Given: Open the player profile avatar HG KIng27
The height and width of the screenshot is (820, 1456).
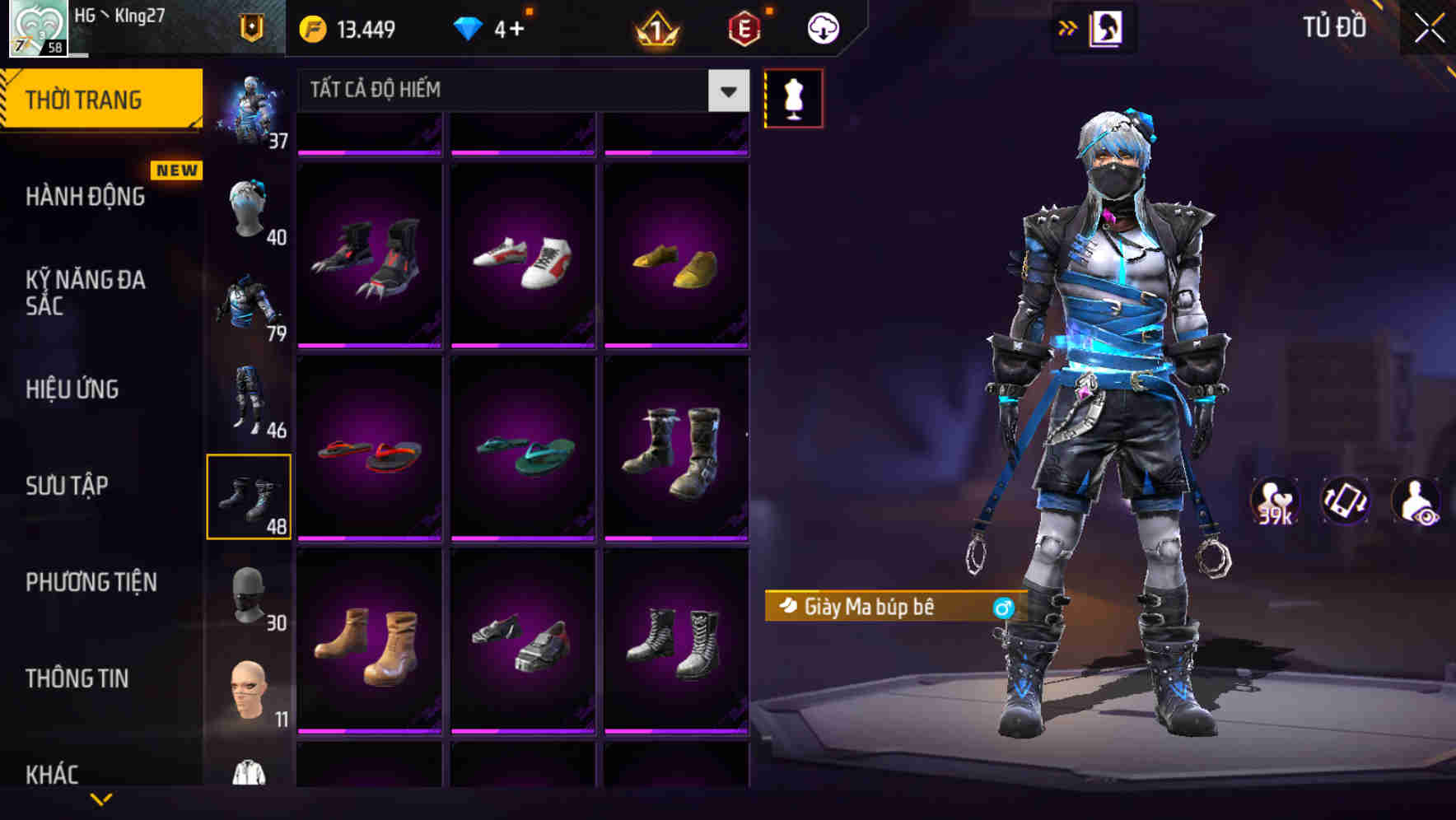Looking at the screenshot, I should [37, 27].
